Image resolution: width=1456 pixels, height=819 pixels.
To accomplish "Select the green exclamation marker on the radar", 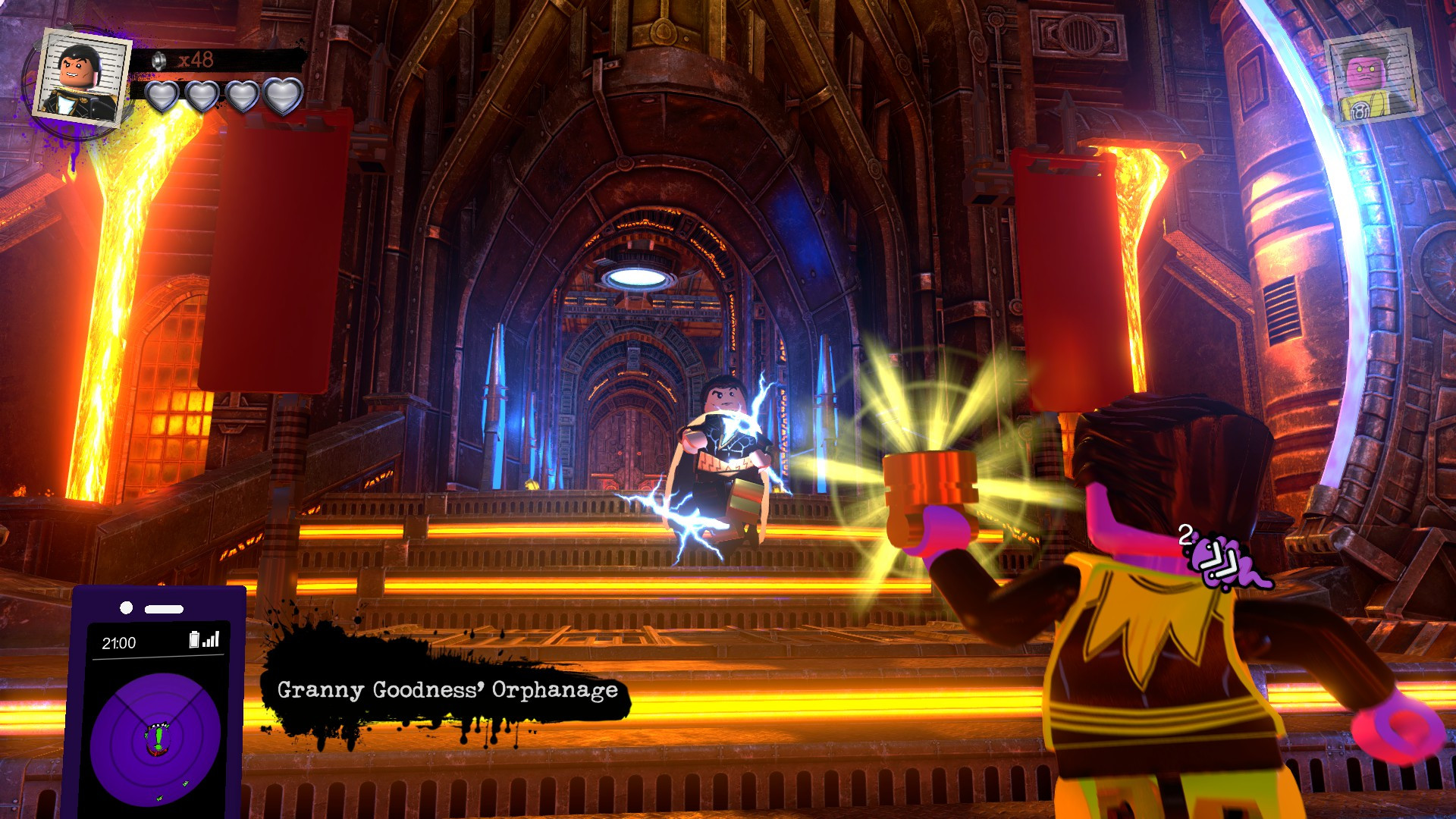I will [x=158, y=737].
